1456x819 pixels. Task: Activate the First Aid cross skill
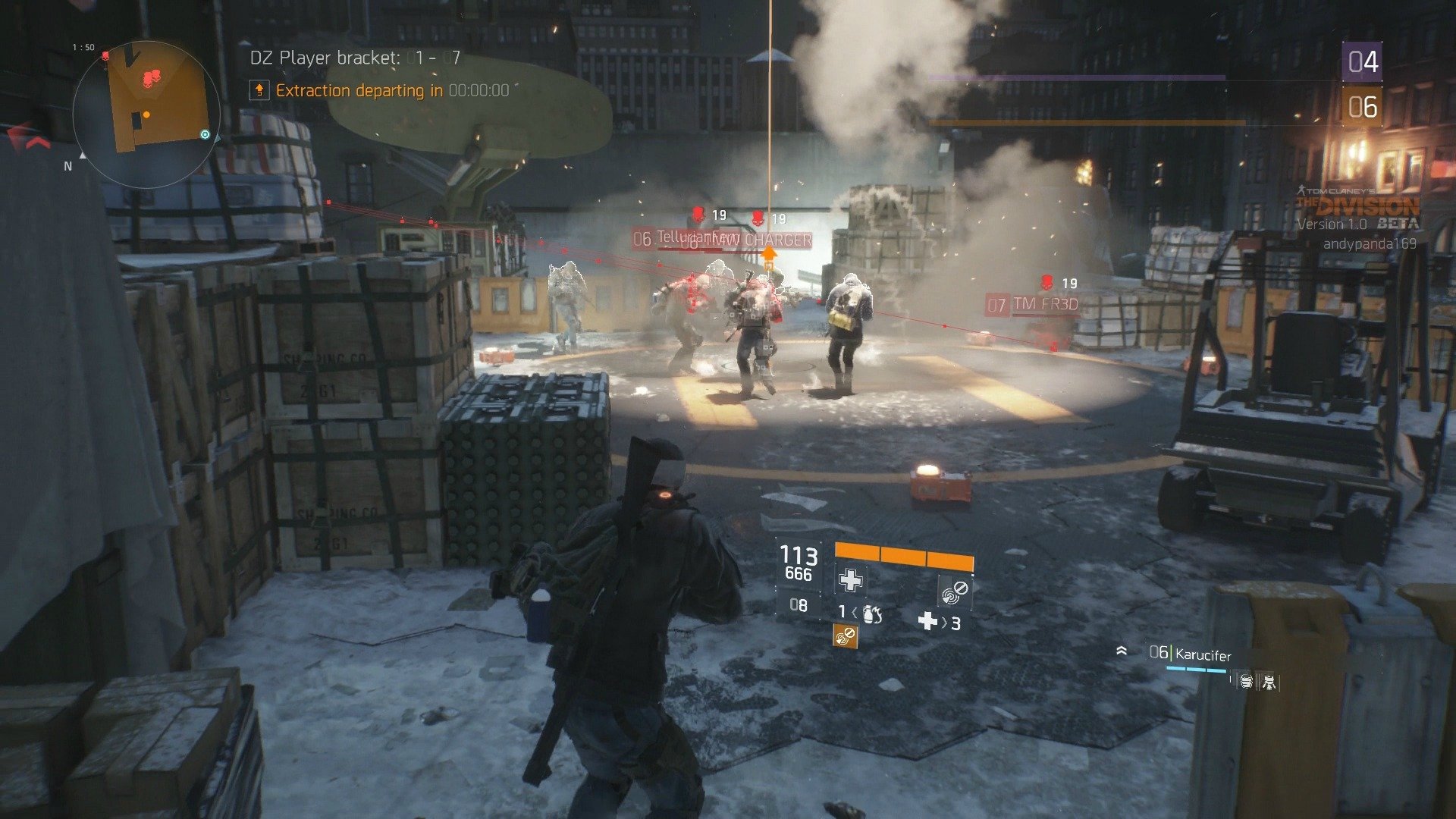pos(850,581)
